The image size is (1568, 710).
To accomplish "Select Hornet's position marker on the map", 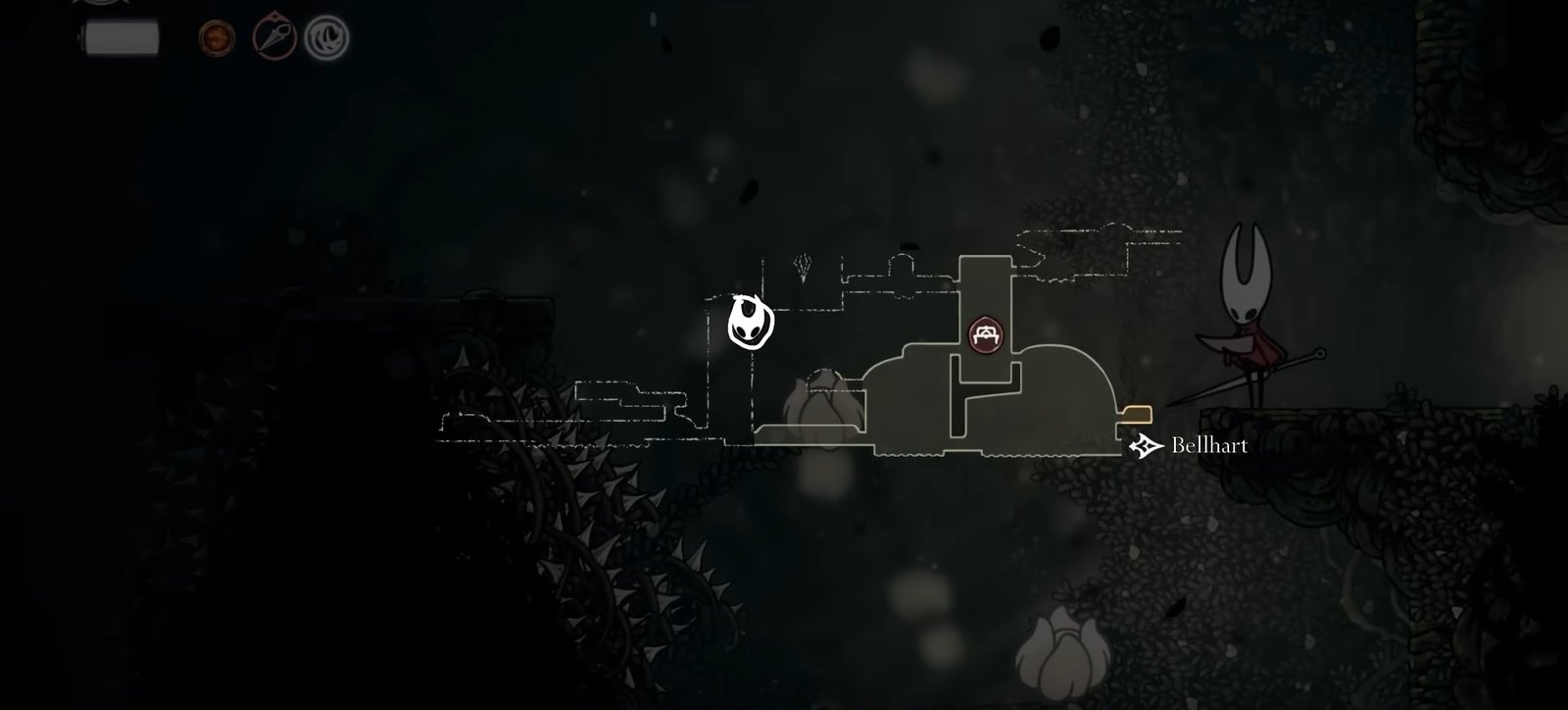I will tap(751, 323).
